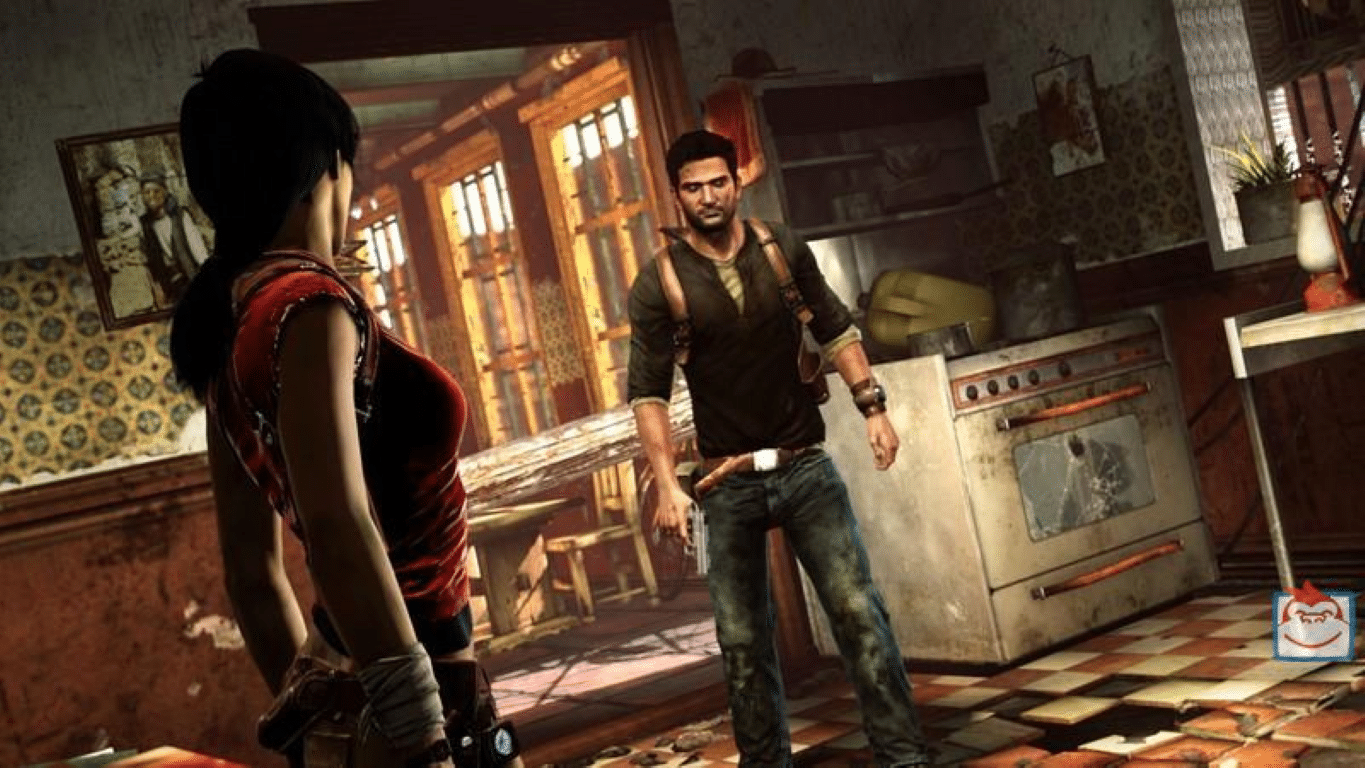Click the monkey face channel watermark
This screenshot has height=768, width=1365.
point(1313,623)
